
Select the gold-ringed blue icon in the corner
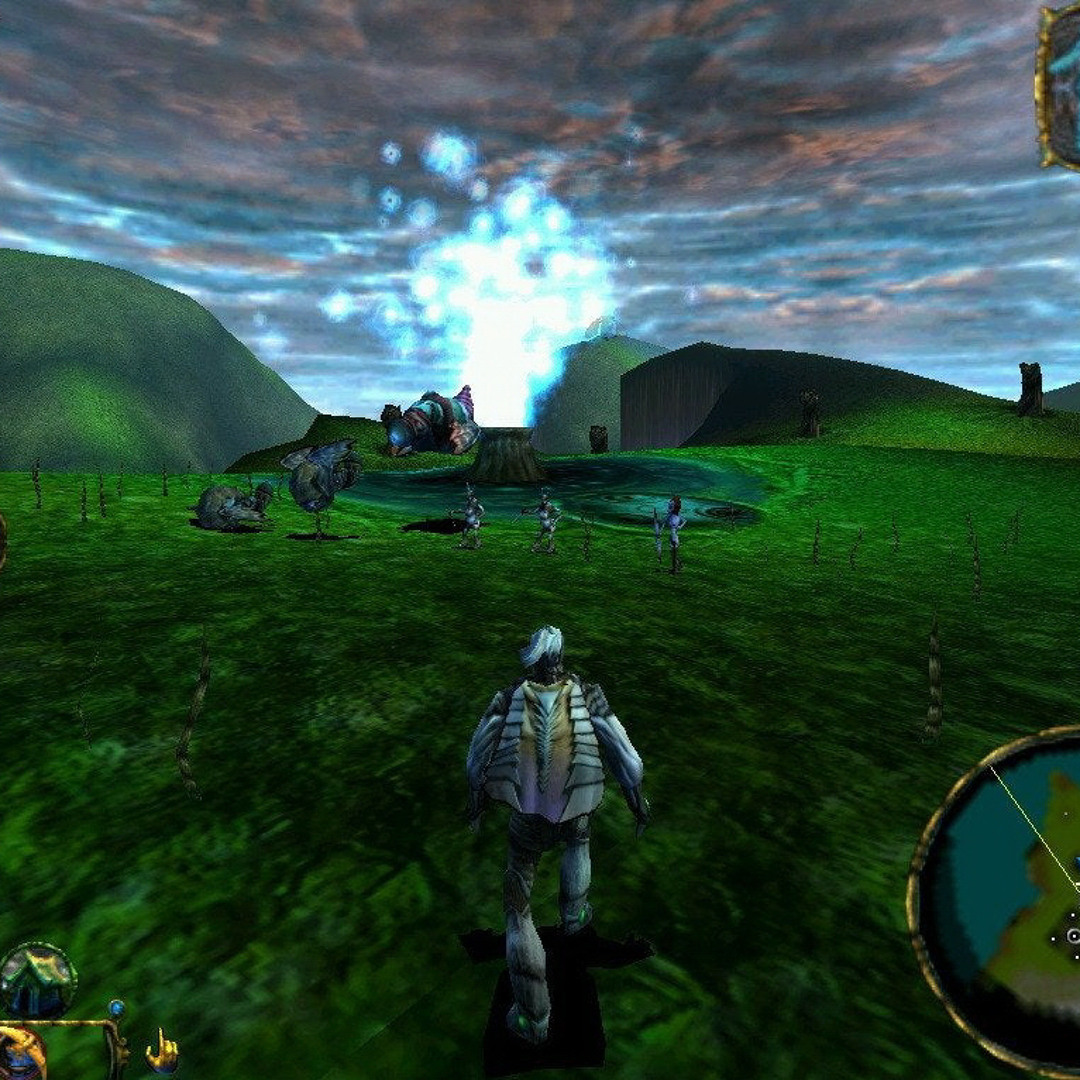(x=20, y=1056)
